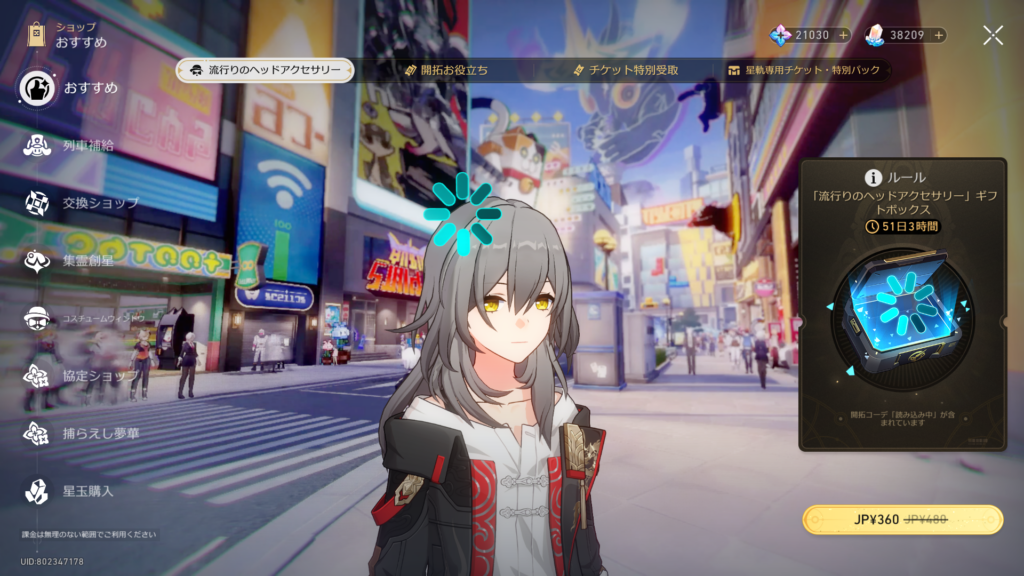1024x576 pixels.
Task: Open the 星軌専用チケット・特別パック tab
Action: pos(806,70)
